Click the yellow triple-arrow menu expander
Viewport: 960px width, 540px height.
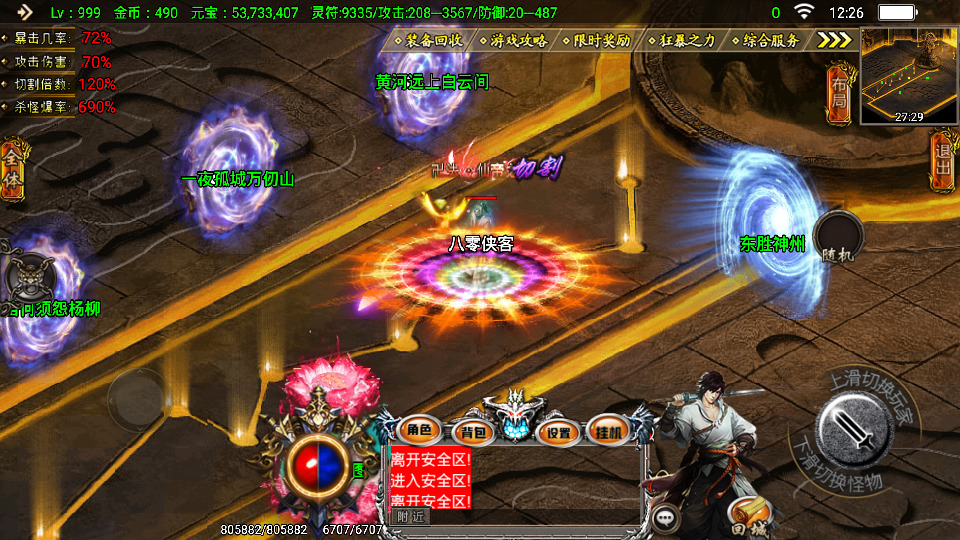point(835,40)
